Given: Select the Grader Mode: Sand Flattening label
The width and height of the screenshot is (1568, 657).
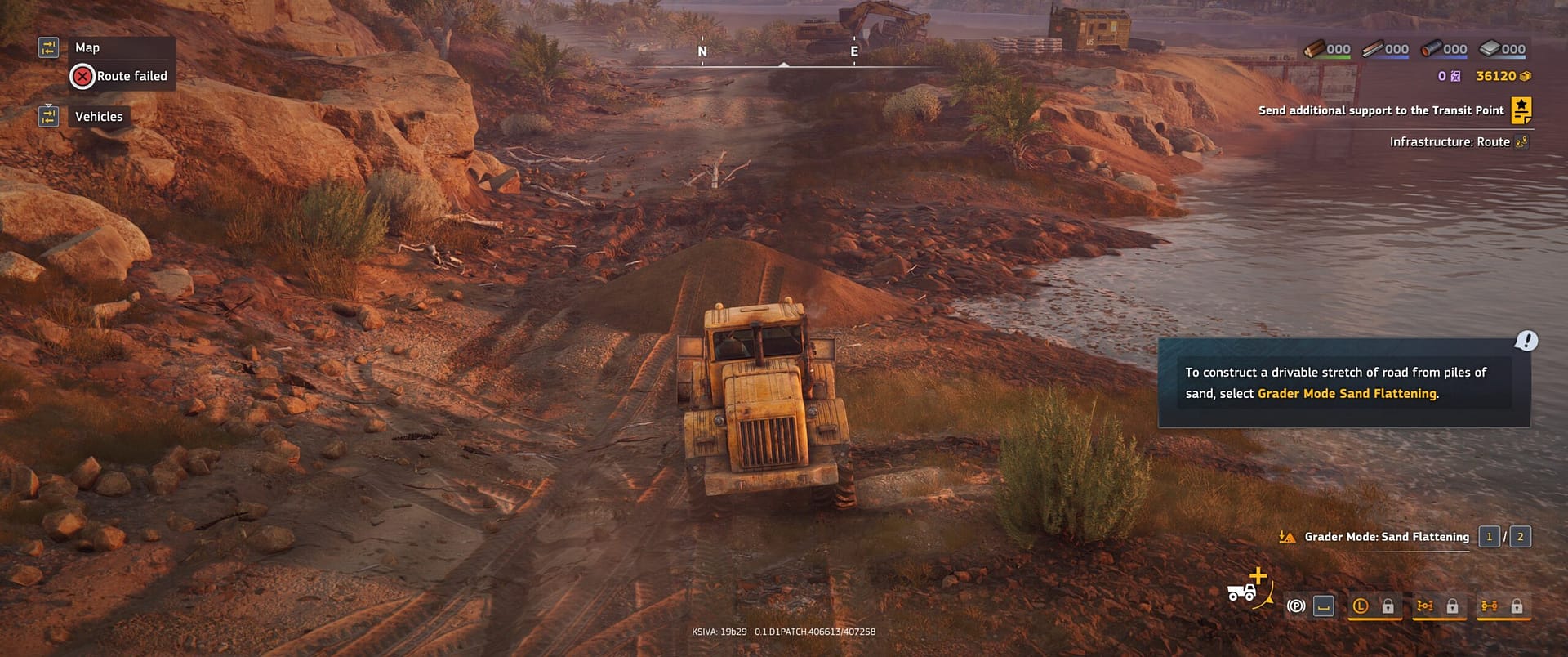Looking at the screenshot, I should point(1386,537).
